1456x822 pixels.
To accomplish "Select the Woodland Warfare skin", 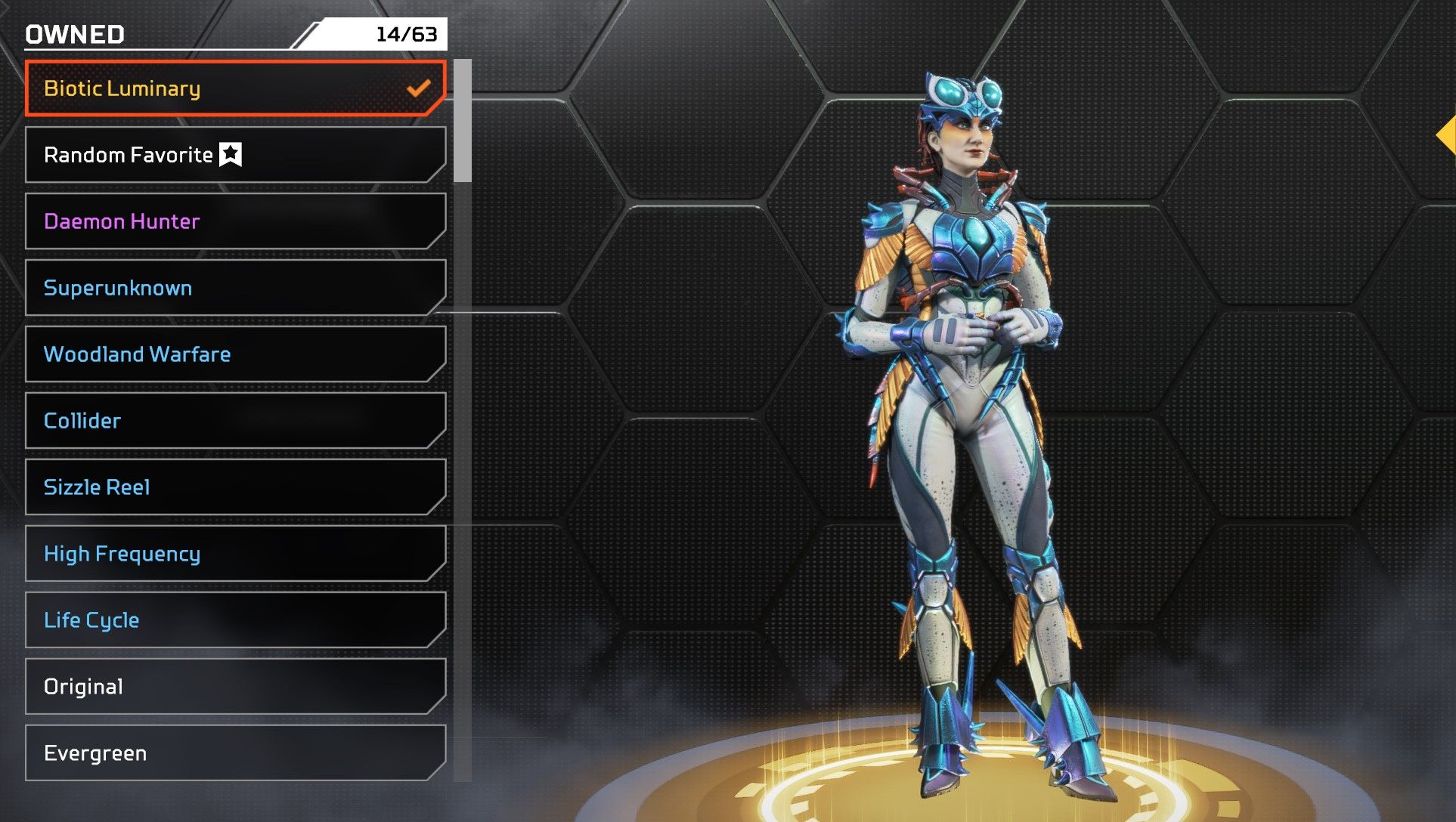I will (x=234, y=354).
